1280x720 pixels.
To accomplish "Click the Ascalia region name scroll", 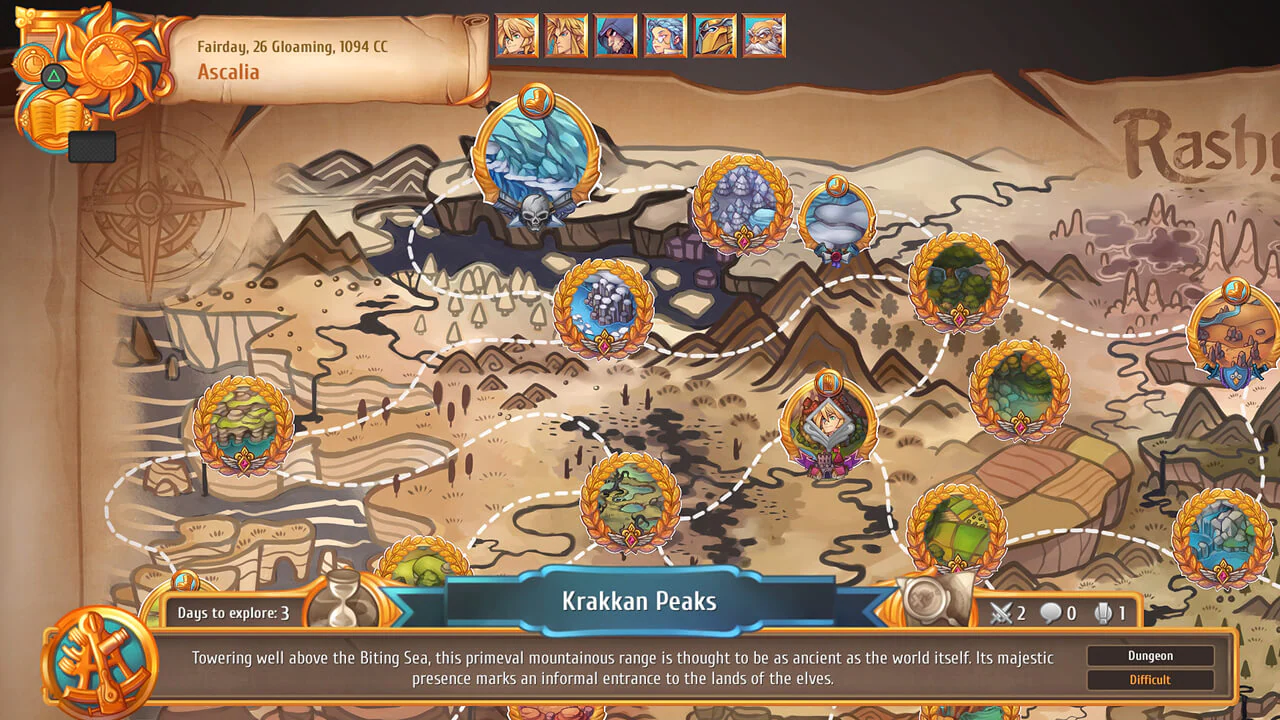I will (230, 72).
